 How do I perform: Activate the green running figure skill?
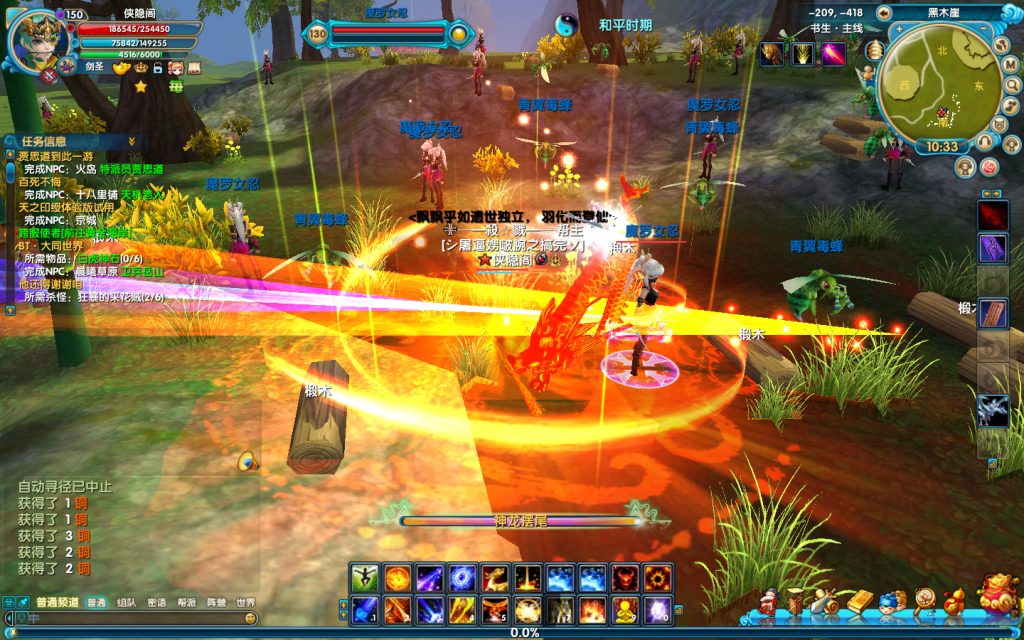click(363, 577)
